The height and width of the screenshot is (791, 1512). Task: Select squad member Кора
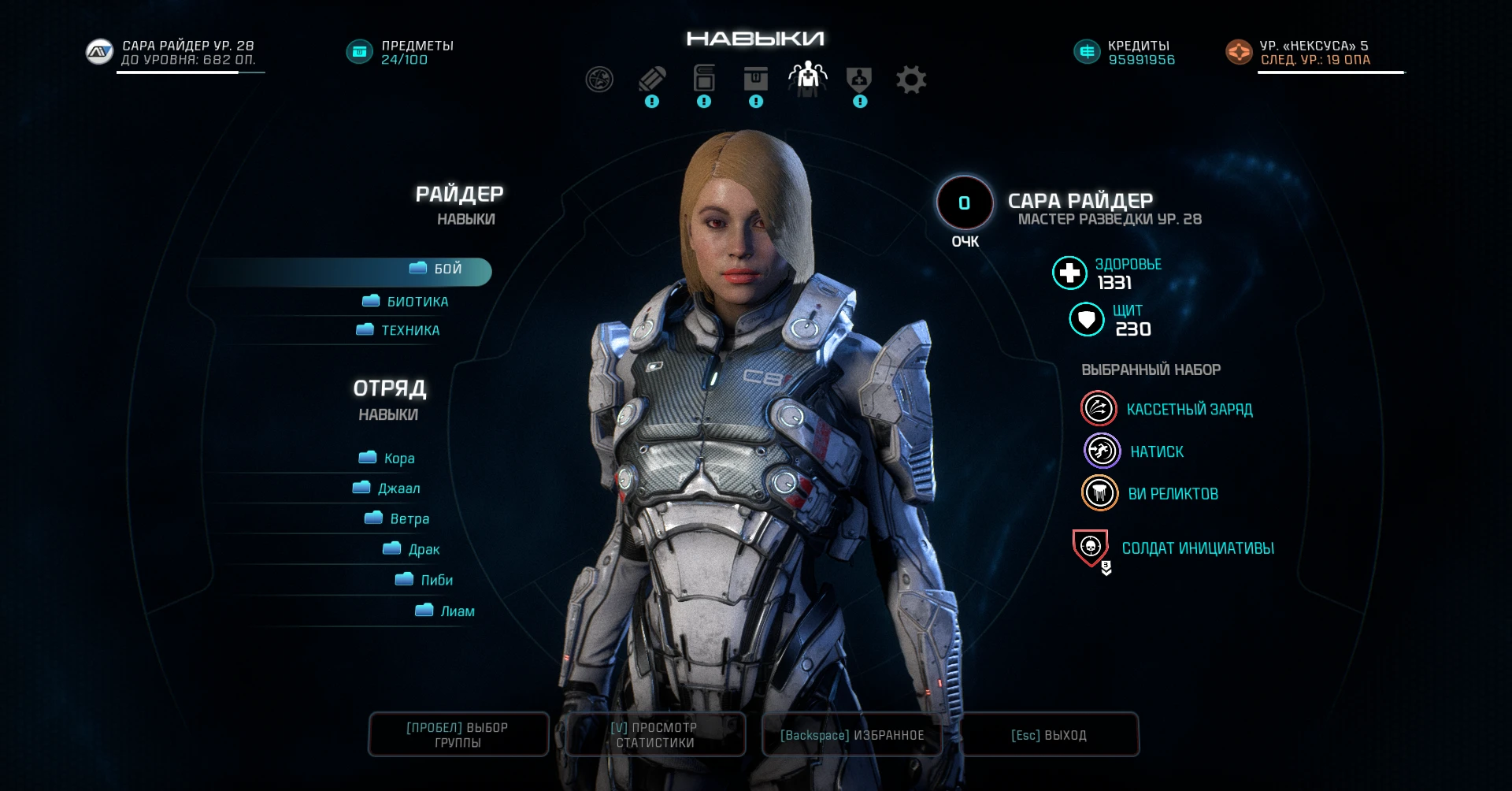(x=390, y=458)
